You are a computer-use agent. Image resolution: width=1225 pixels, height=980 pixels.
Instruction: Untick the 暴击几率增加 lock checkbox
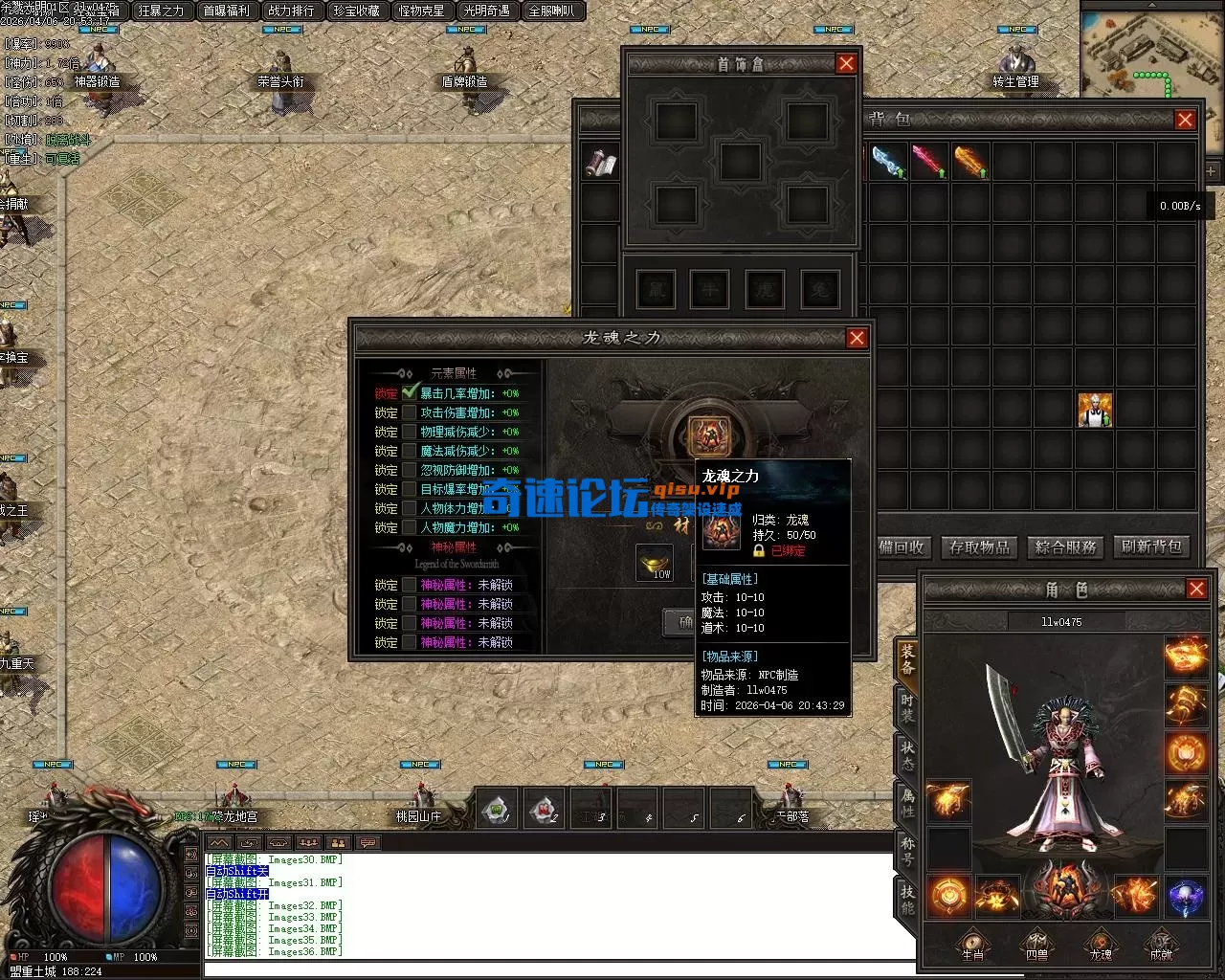[411, 392]
